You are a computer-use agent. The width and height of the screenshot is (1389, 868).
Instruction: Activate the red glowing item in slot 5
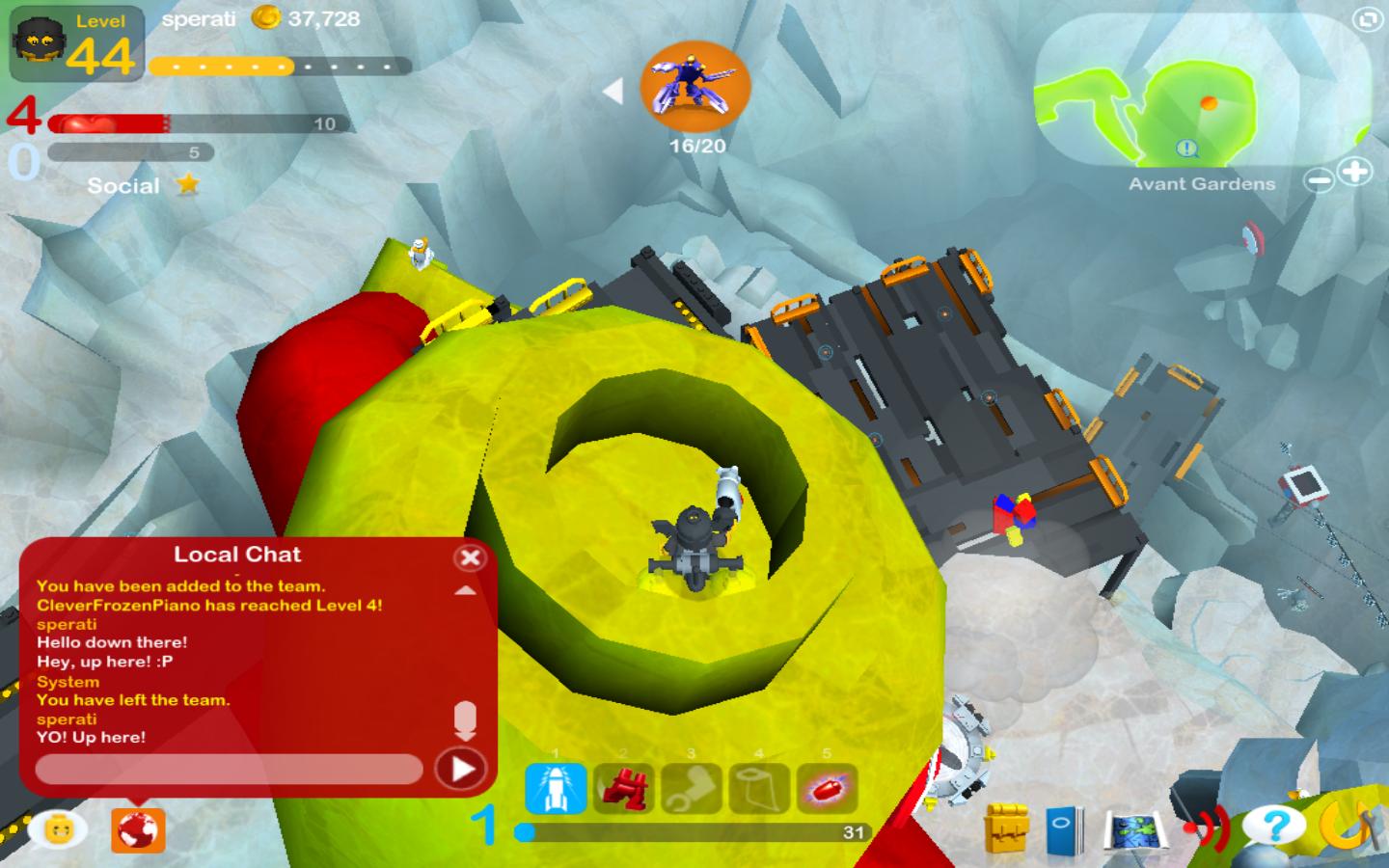tap(827, 789)
